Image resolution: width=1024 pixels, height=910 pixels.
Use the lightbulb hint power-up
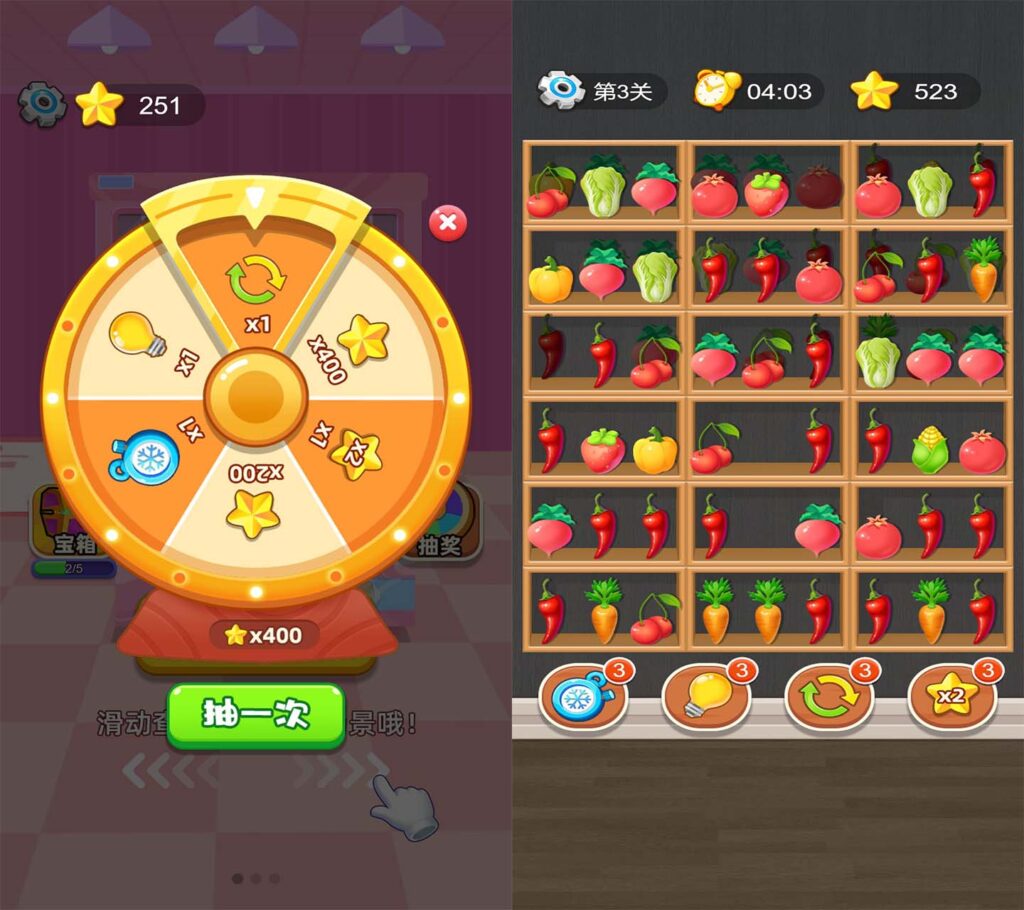pyautogui.click(x=706, y=697)
